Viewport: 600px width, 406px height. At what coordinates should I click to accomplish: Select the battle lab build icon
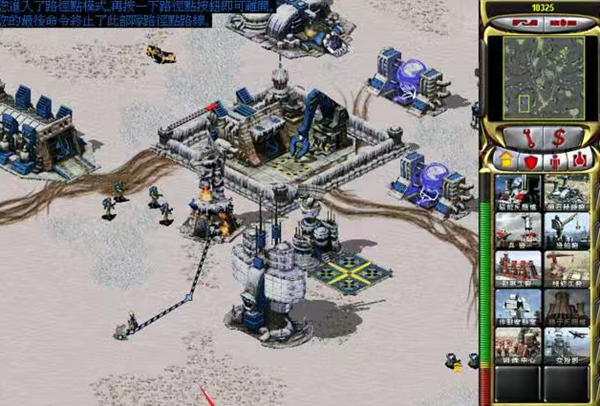(518, 306)
